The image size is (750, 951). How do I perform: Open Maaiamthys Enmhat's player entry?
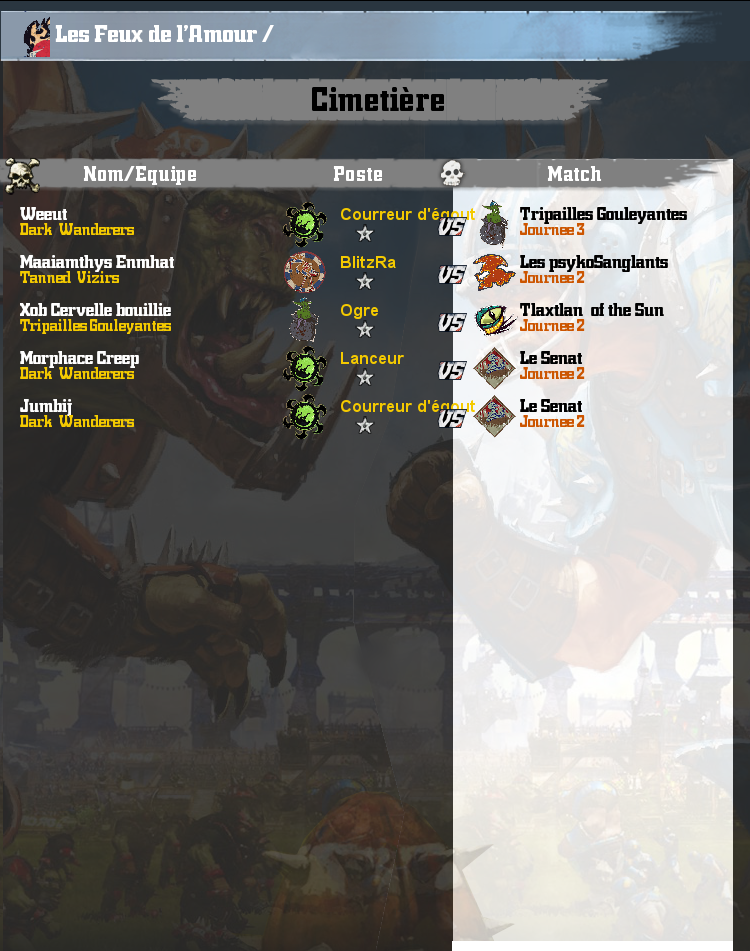click(x=97, y=262)
